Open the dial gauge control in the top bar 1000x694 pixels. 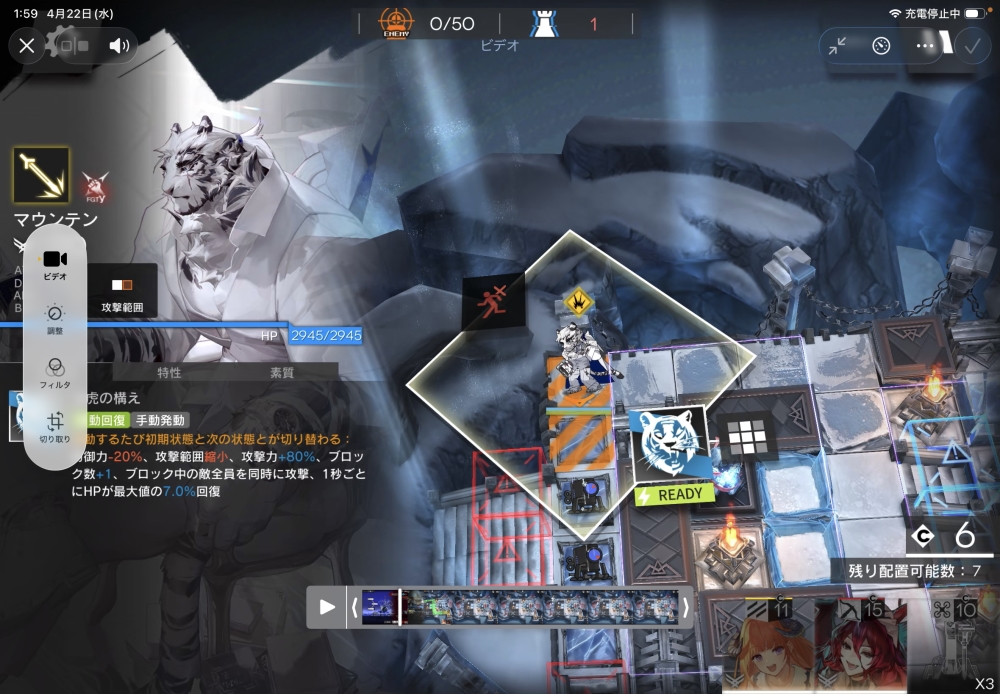[881, 45]
